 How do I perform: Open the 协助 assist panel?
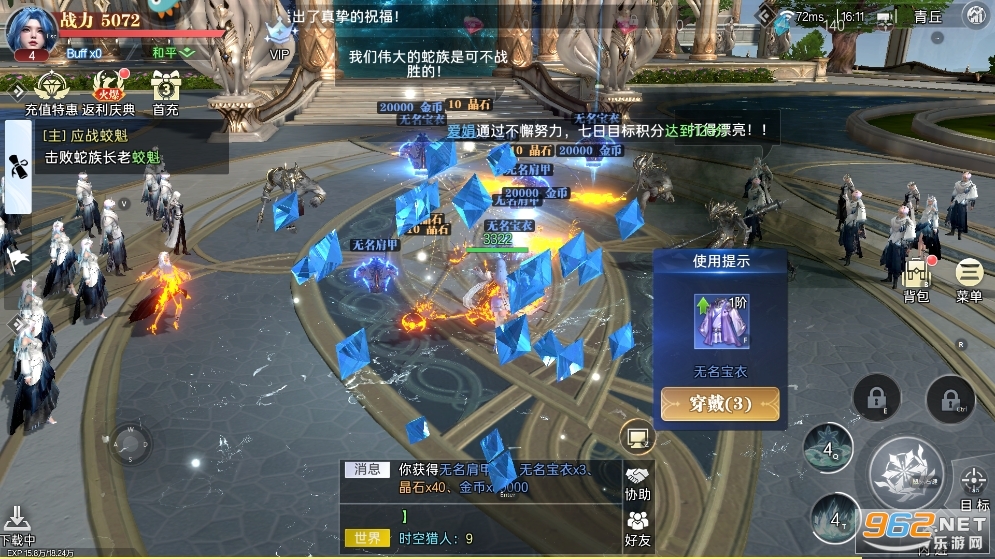click(x=638, y=483)
